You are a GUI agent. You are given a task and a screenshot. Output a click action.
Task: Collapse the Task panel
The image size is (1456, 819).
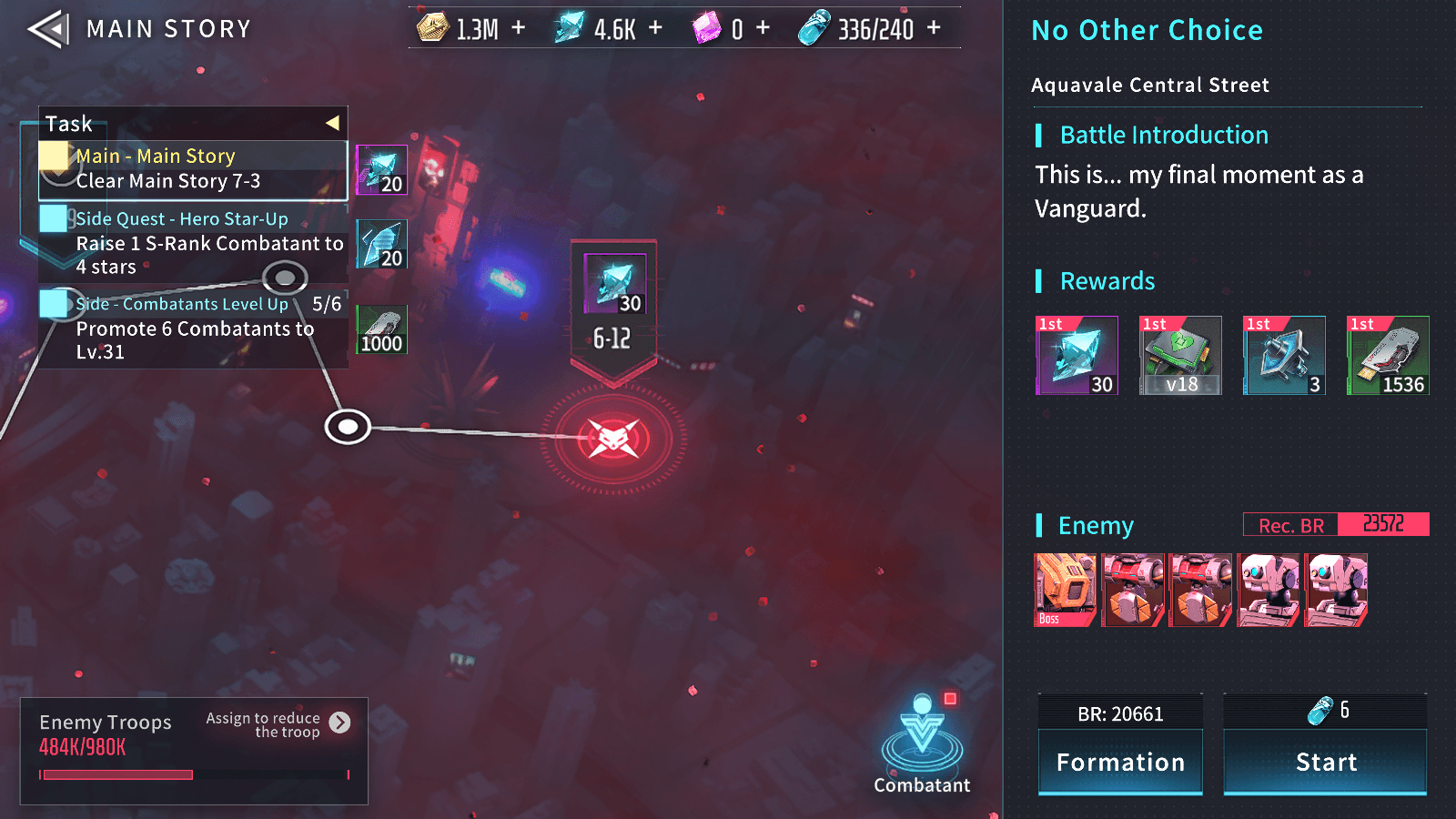click(x=333, y=121)
